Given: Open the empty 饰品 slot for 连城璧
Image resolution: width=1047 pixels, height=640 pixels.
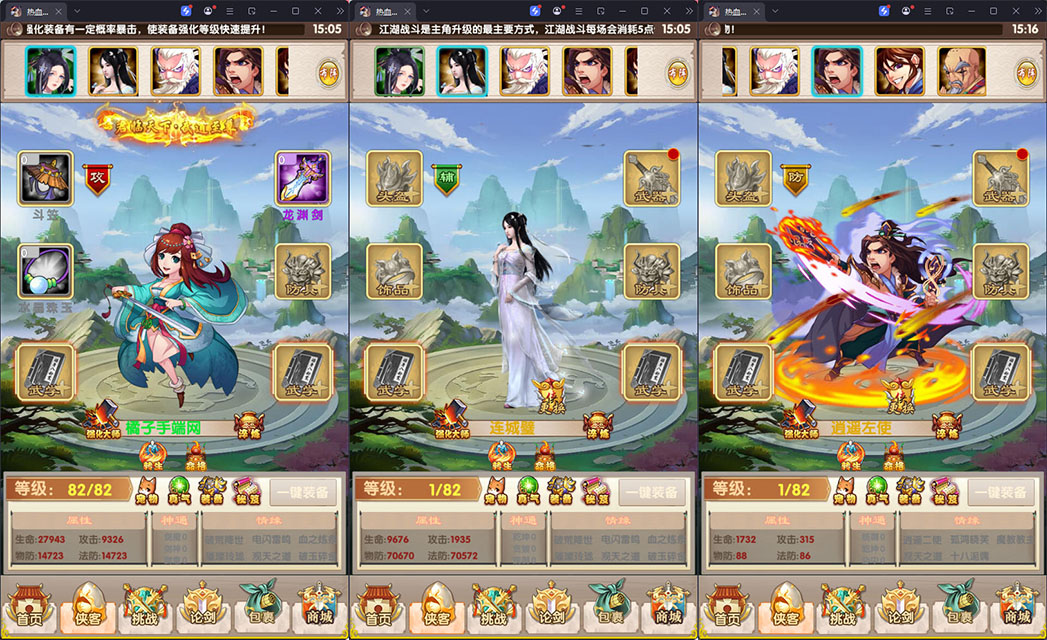Looking at the screenshot, I should pos(394,271).
